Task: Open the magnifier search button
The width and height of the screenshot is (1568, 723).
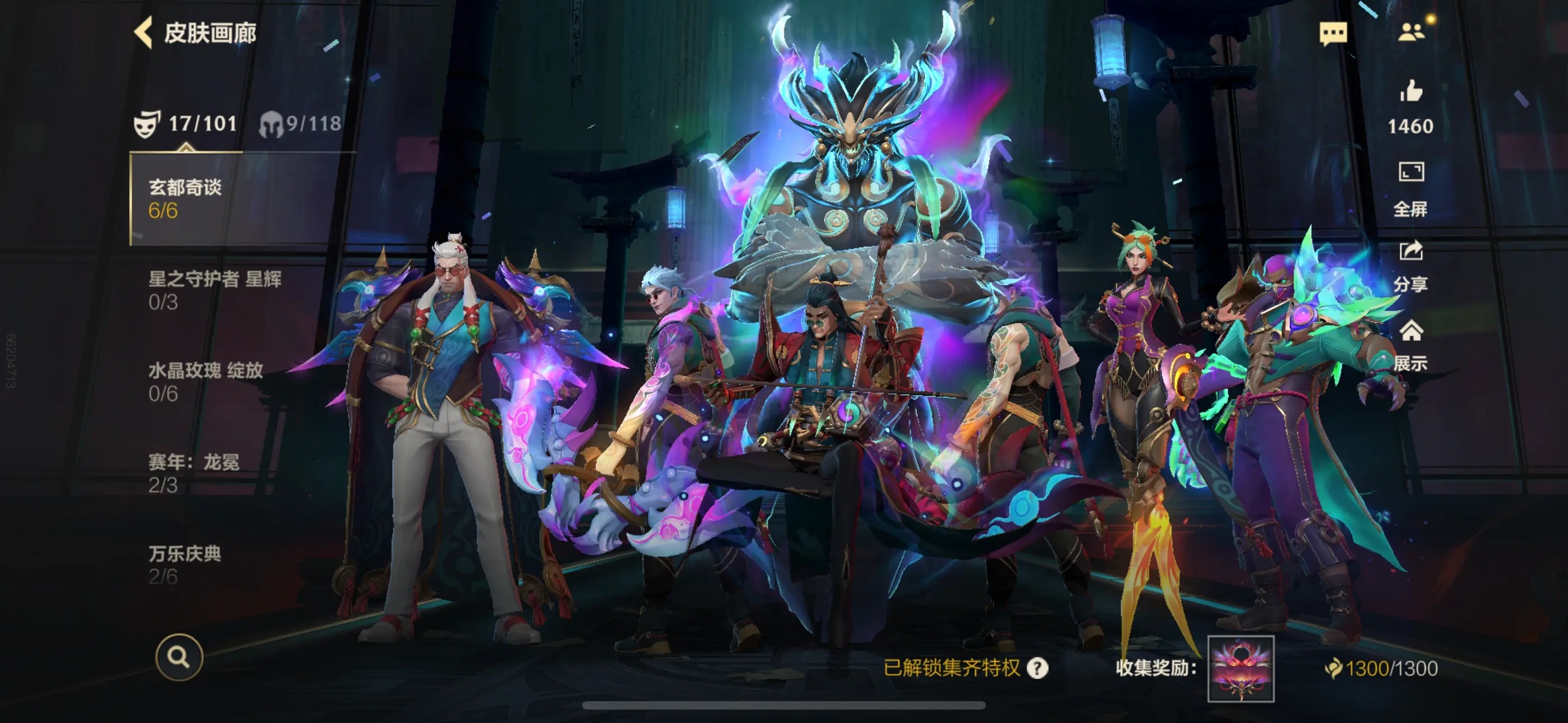Action: 179,657
